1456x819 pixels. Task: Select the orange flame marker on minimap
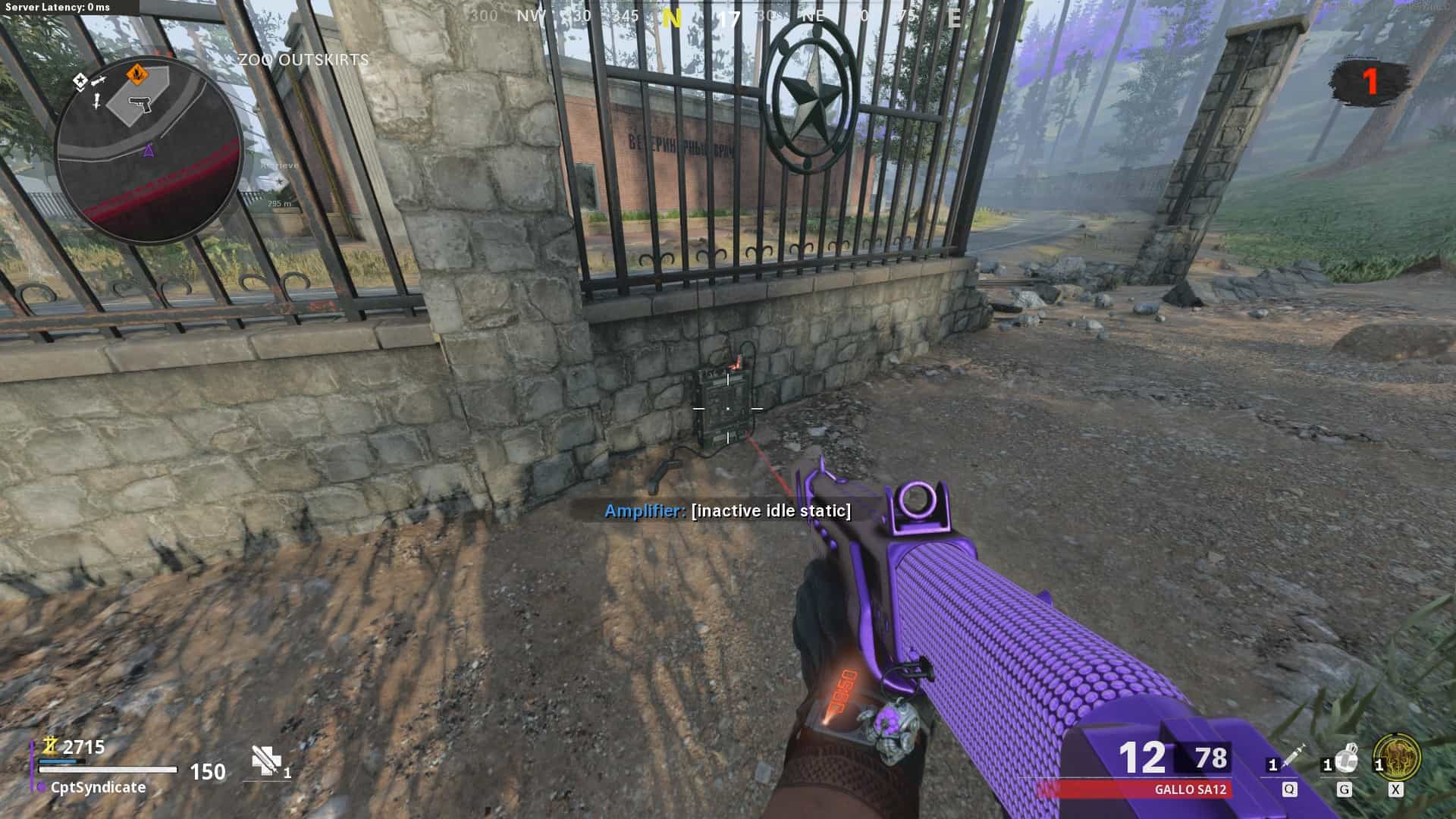[x=136, y=74]
